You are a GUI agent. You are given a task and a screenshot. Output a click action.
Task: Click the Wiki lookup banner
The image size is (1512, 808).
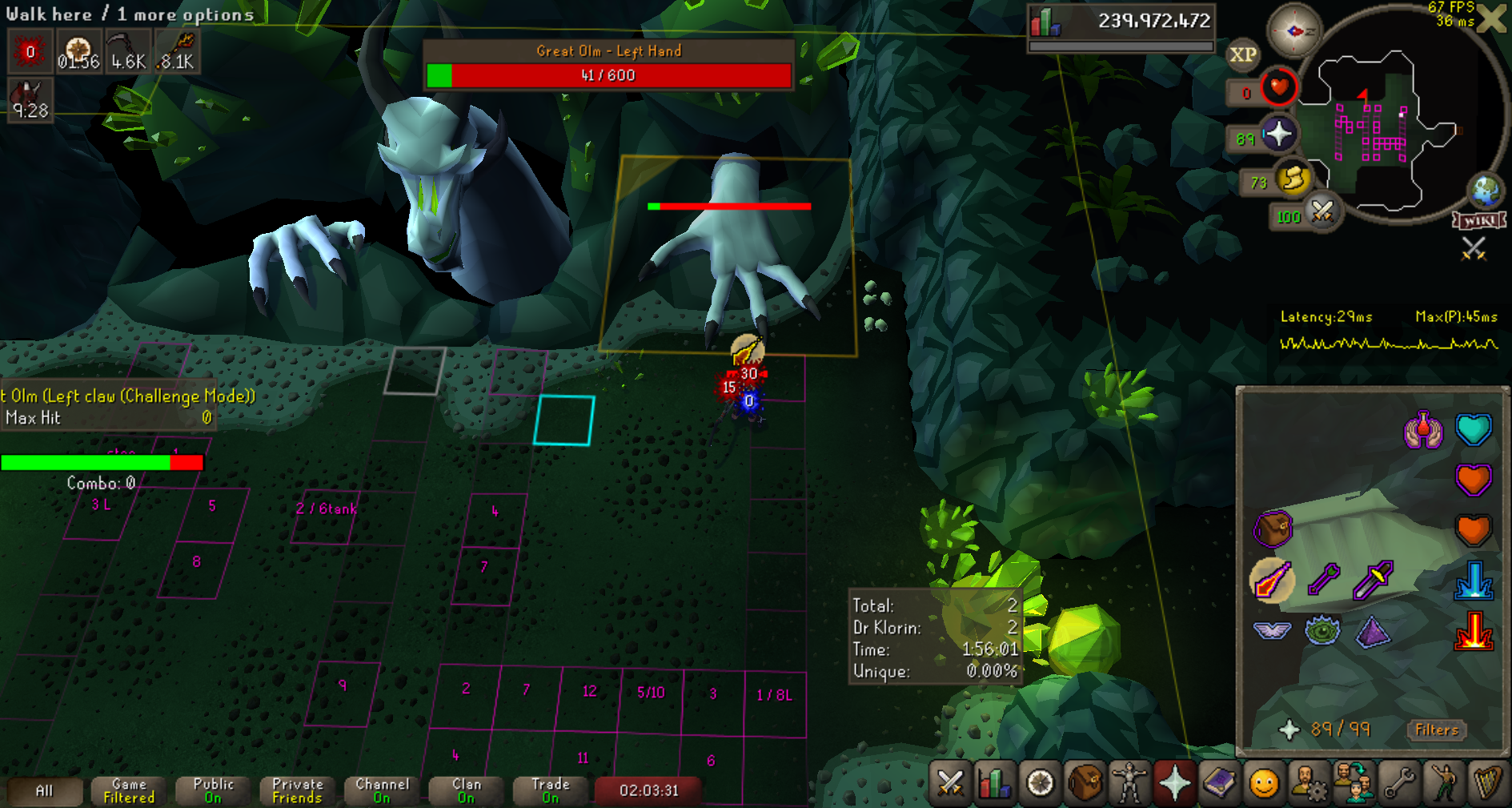point(1479,221)
